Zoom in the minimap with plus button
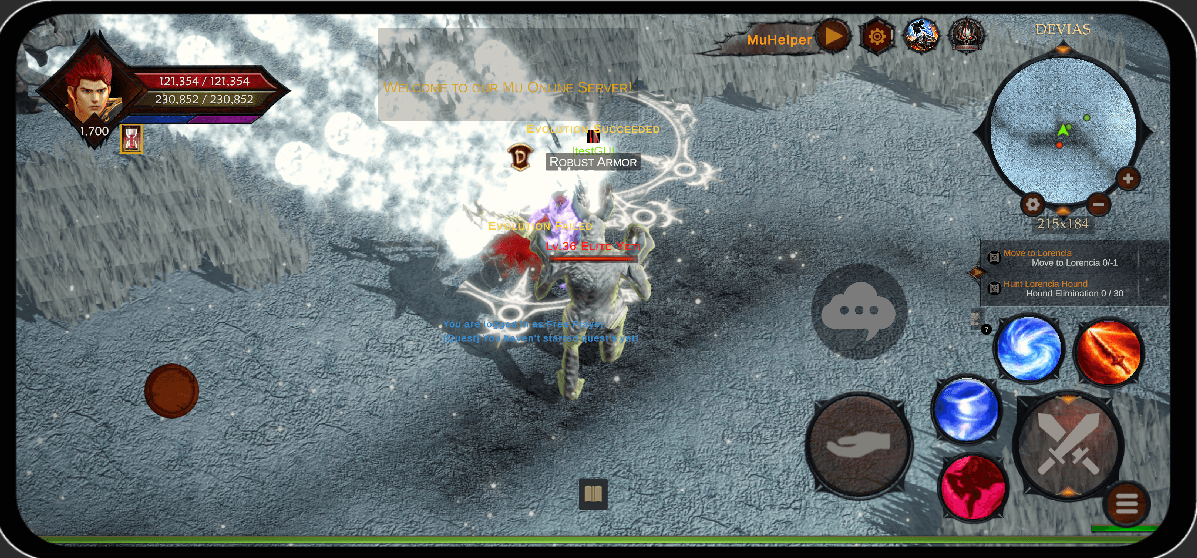Screen dimensions: 1197x558 click(x=1128, y=179)
